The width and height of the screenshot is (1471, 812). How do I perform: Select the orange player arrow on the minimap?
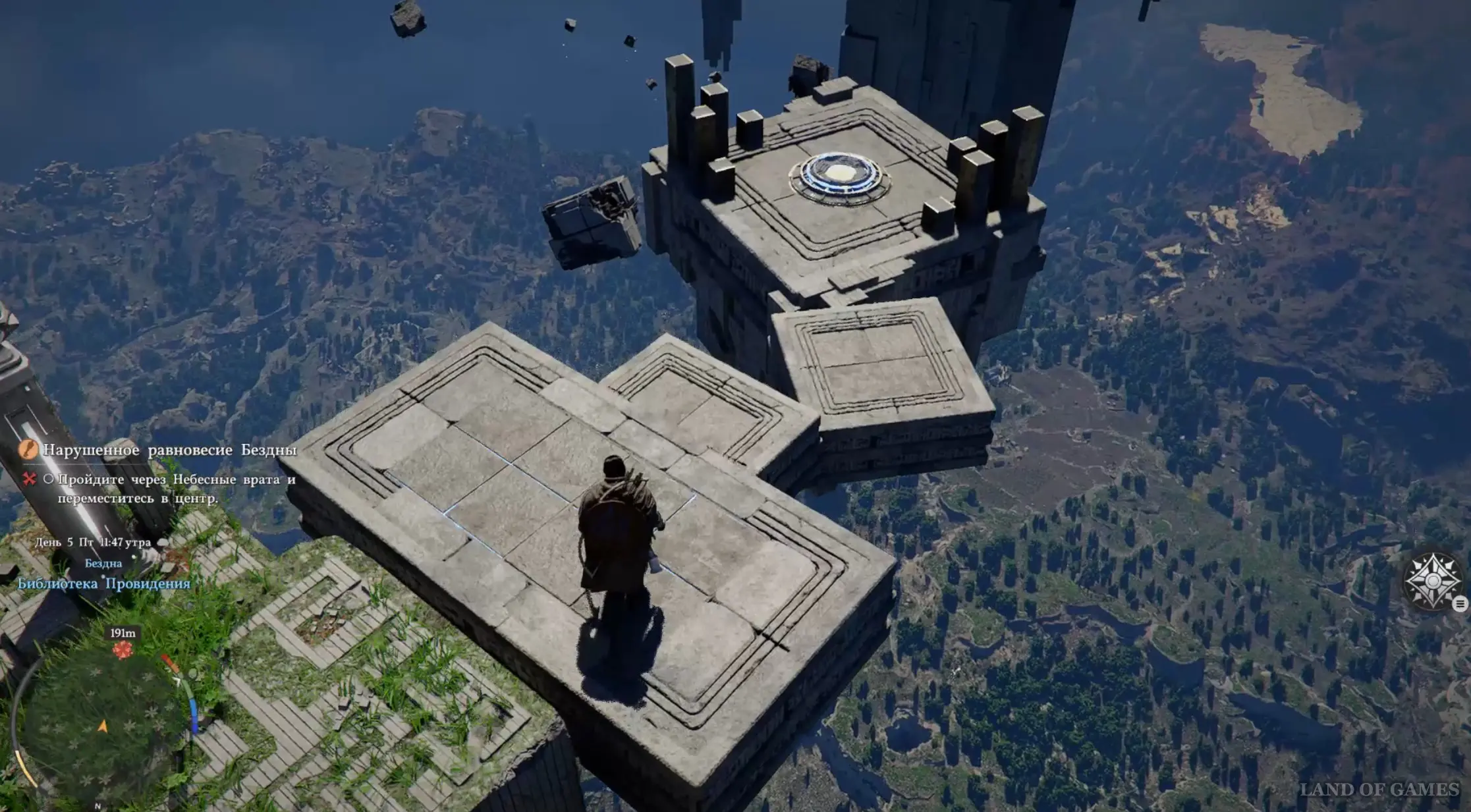[x=103, y=726]
